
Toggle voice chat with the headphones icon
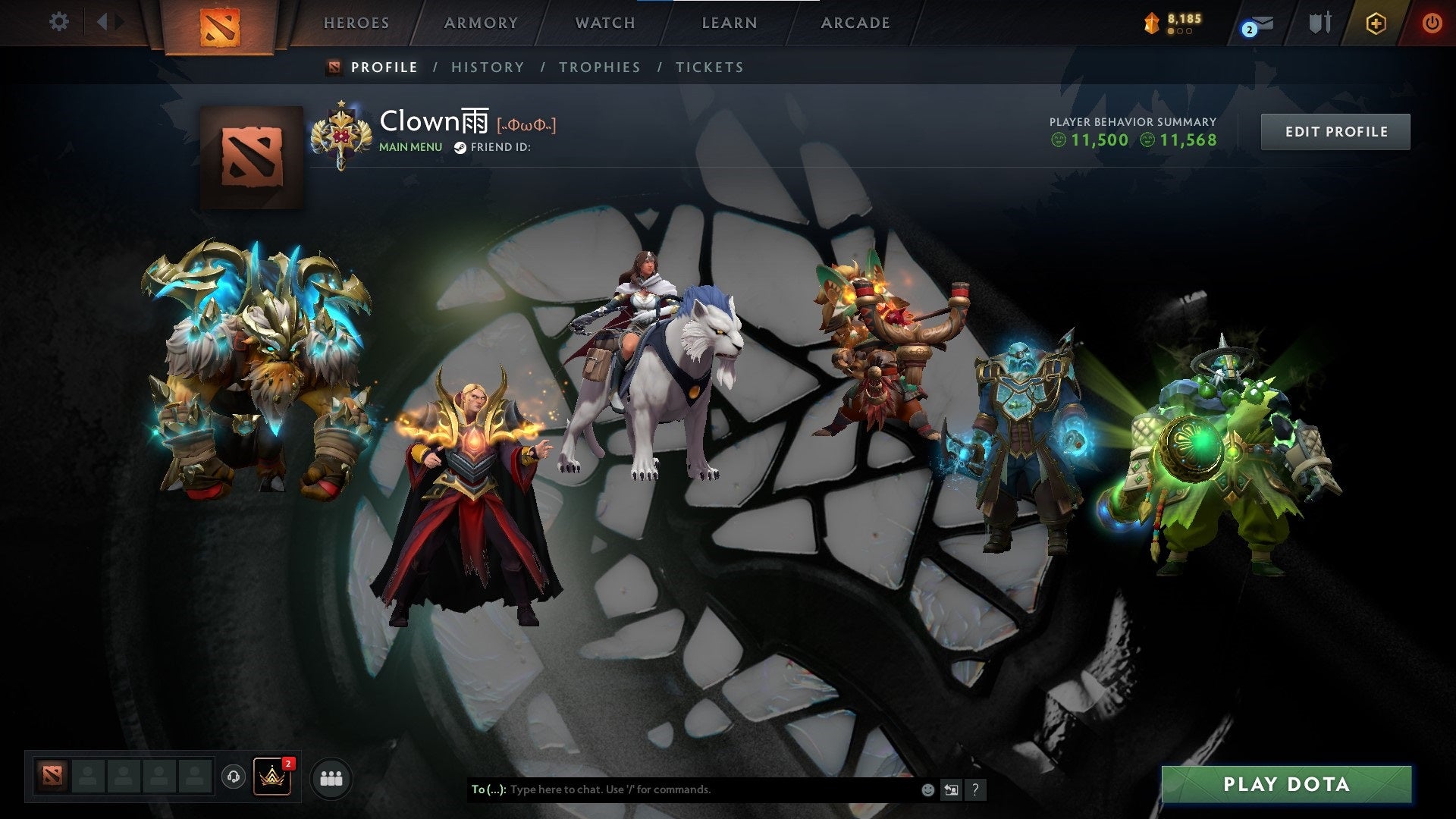(x=235, y=778)
